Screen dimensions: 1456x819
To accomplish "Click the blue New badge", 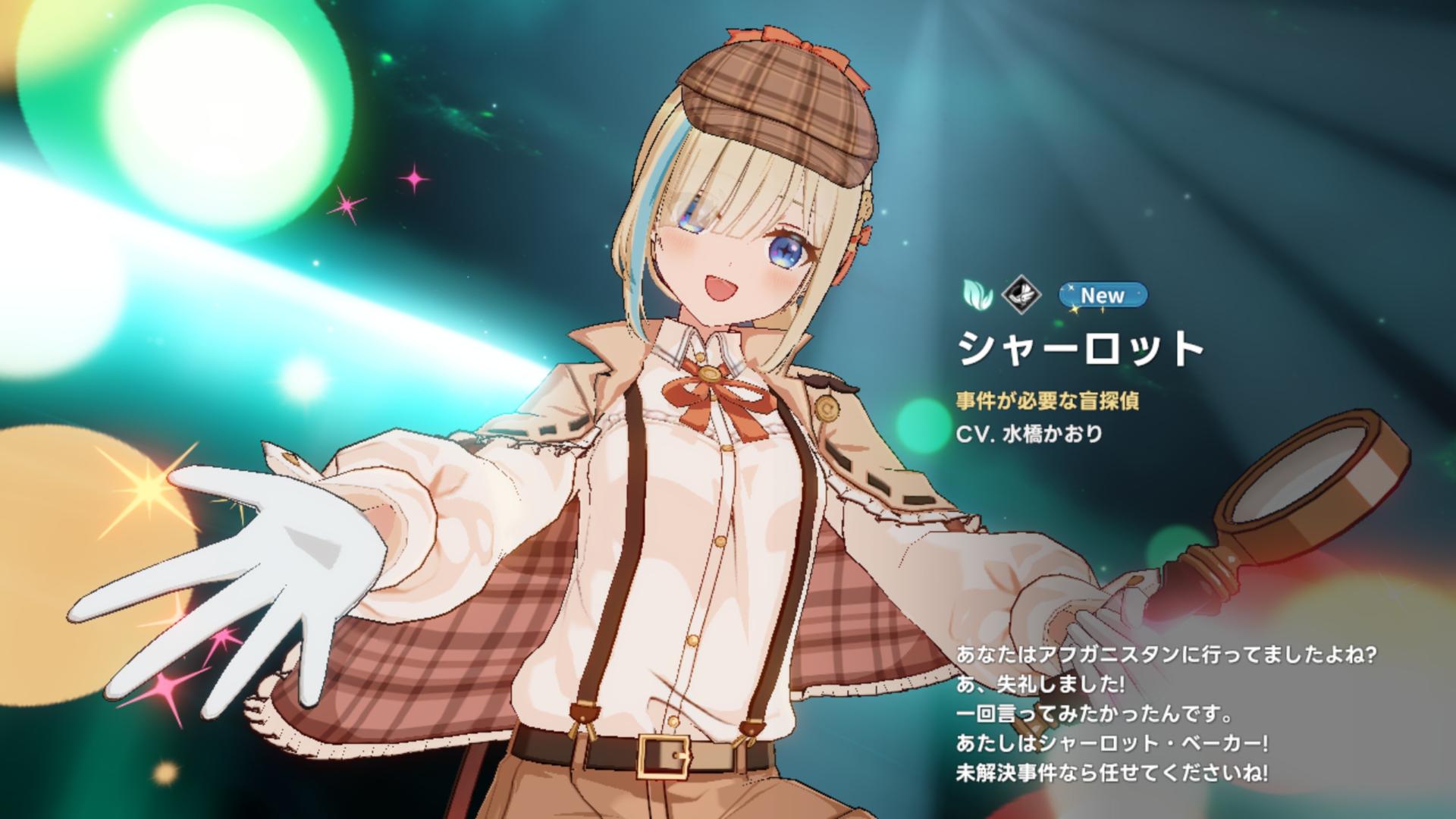I will point(1103,295).
